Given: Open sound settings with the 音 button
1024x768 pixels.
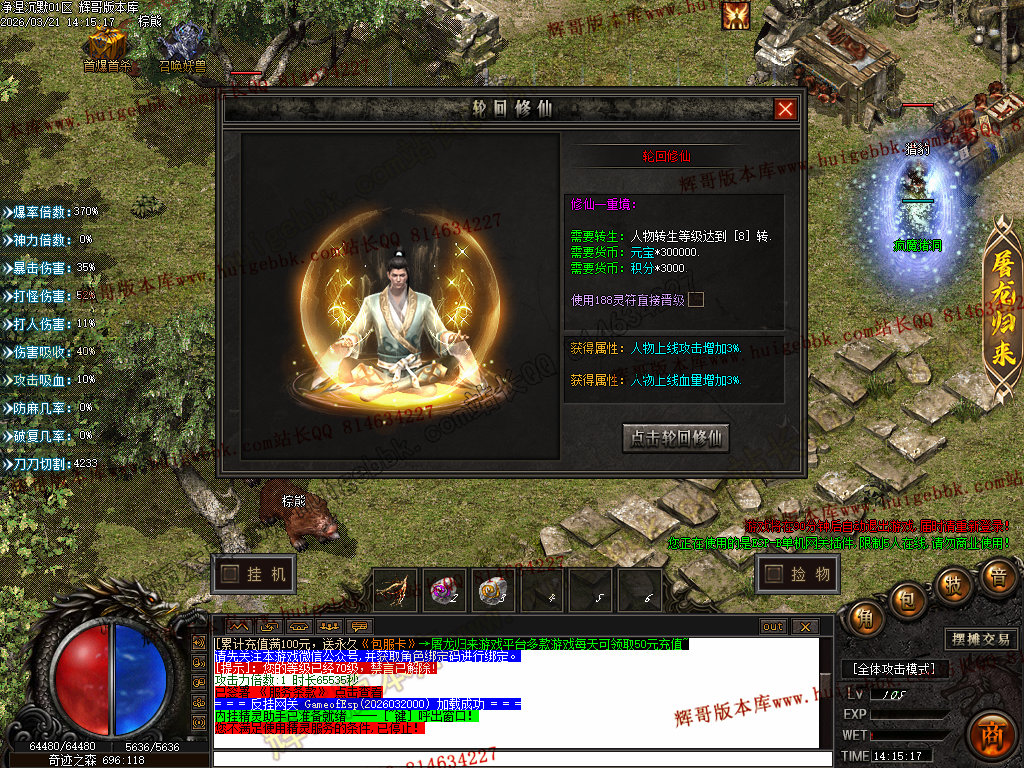Looking at the screenshot, I should point(997,577).
